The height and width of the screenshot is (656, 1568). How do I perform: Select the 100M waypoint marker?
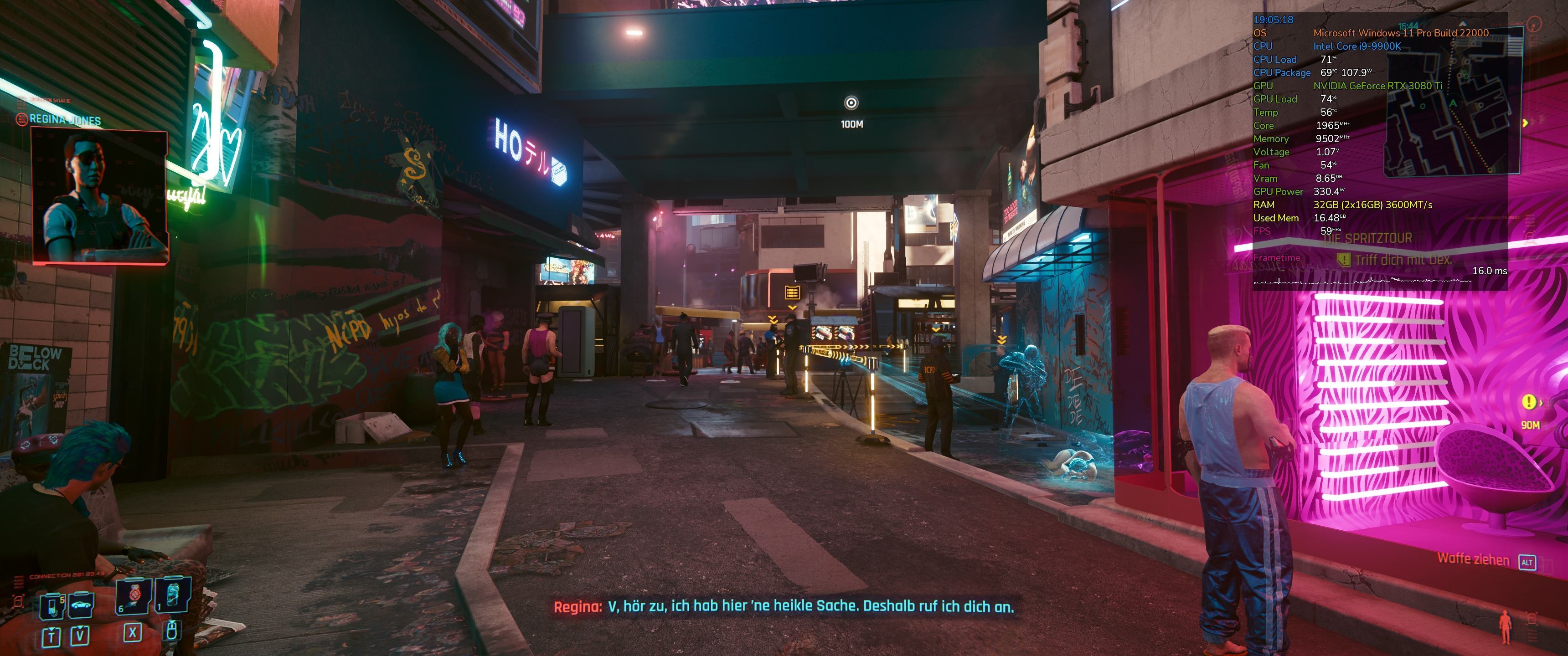851,103
